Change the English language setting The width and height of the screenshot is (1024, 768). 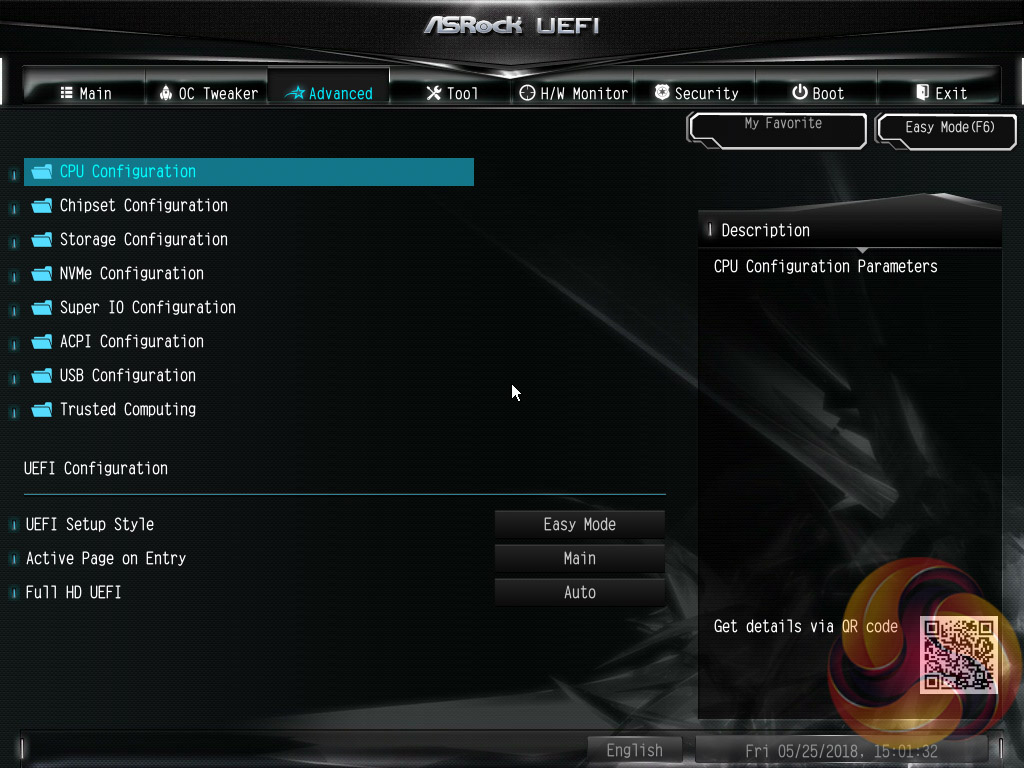point(634,750)
